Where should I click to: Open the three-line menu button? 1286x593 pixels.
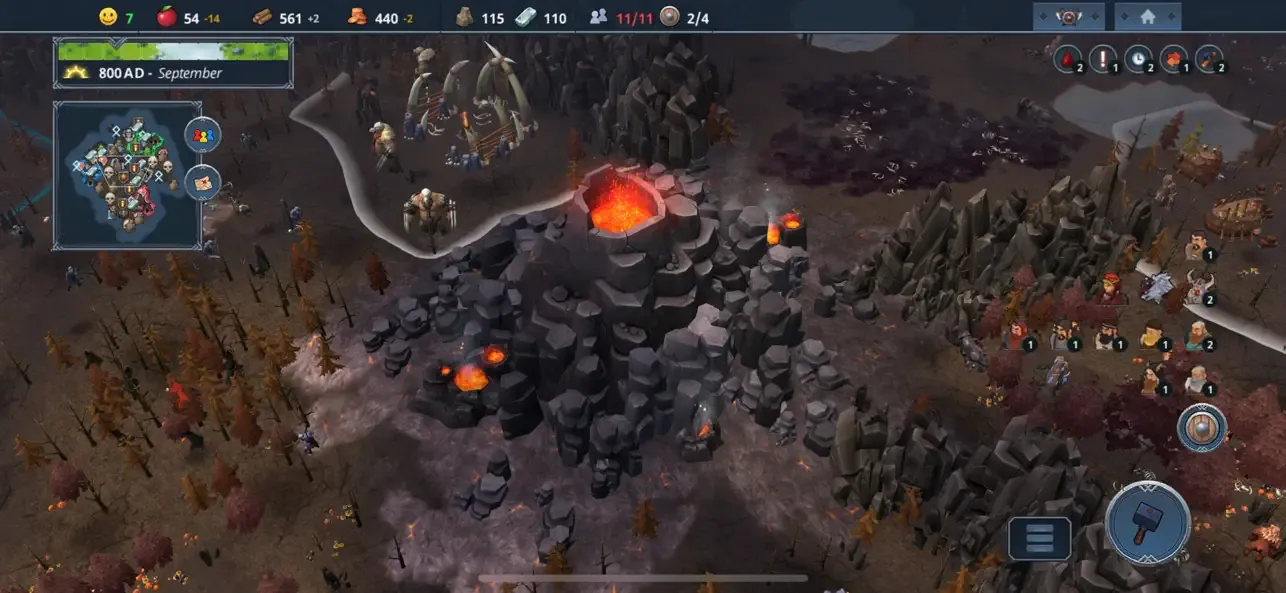tap(1039, 538)
